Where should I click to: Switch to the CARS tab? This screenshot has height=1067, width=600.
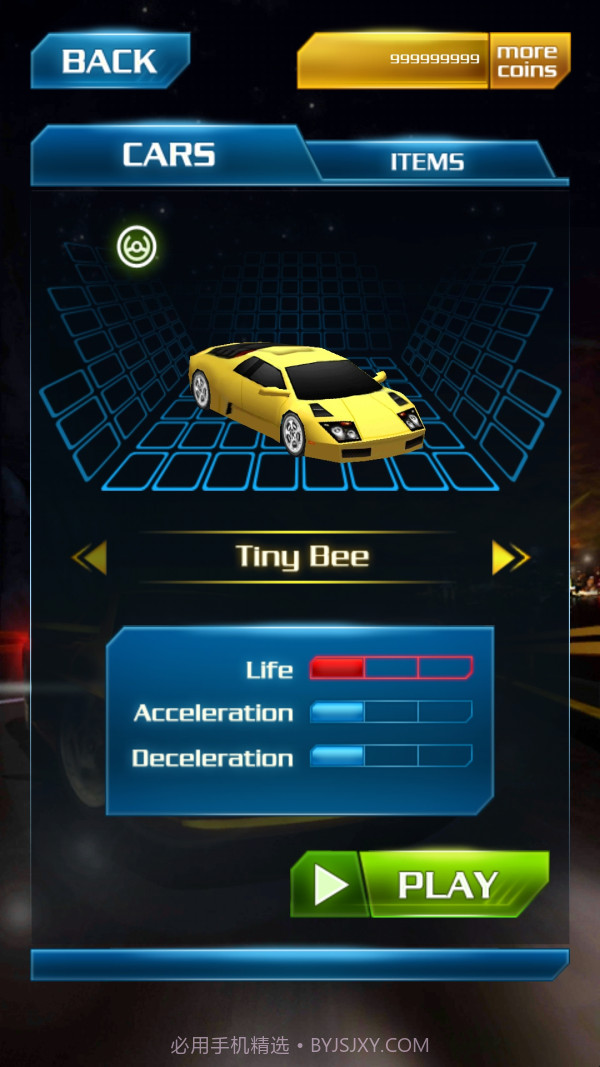tap(168, 155)
